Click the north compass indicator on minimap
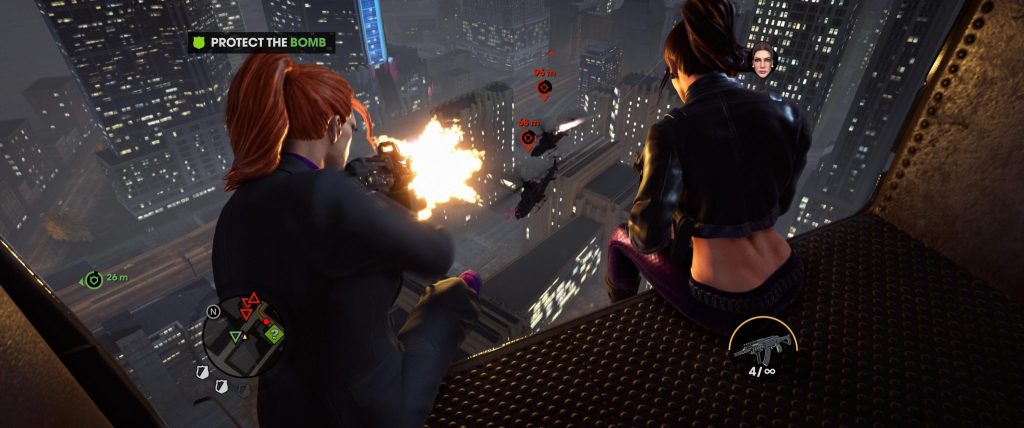Image resolution: width=1024 pixels, height=428 pixels. point(213,311)
